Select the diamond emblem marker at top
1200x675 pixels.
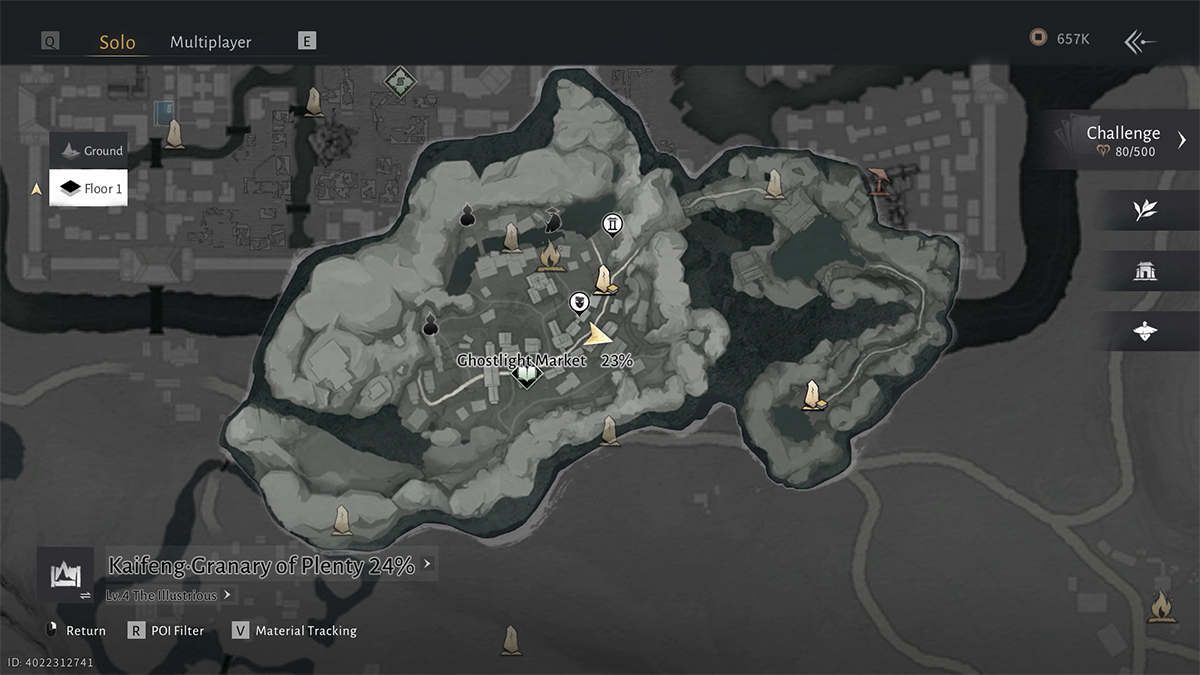[399, 79]
